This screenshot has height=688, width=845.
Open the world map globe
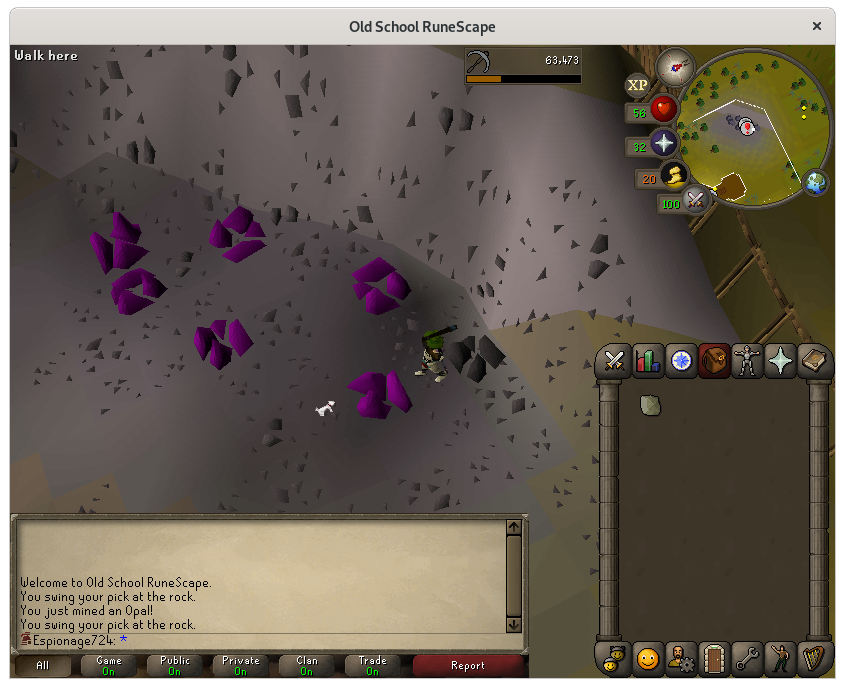[x=816, y=183]
